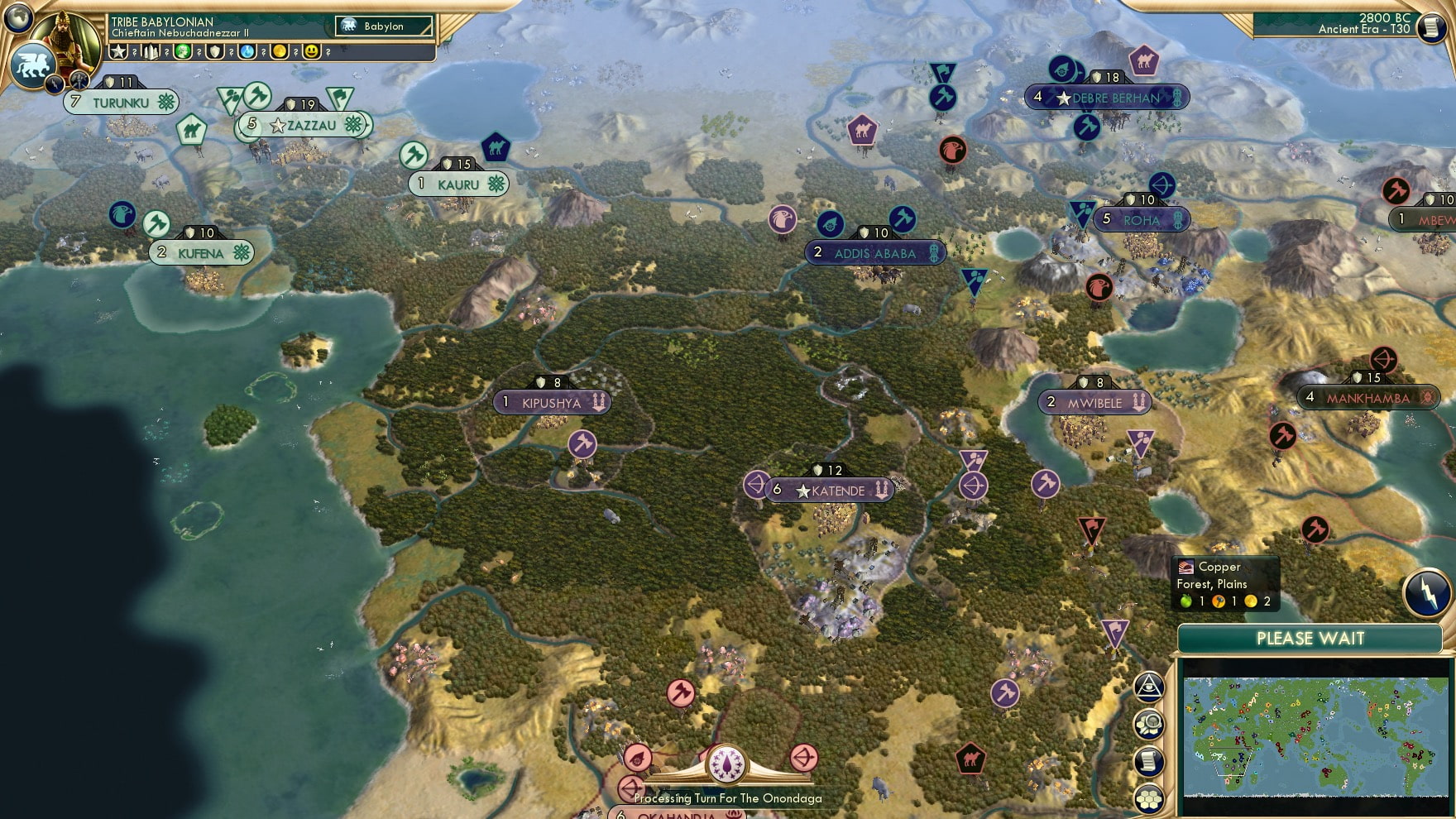Toggle the eye pyramid icon beside the minimap
Image resolution: width=1456 pixels, height=819 pixels.
point(1148,687)
